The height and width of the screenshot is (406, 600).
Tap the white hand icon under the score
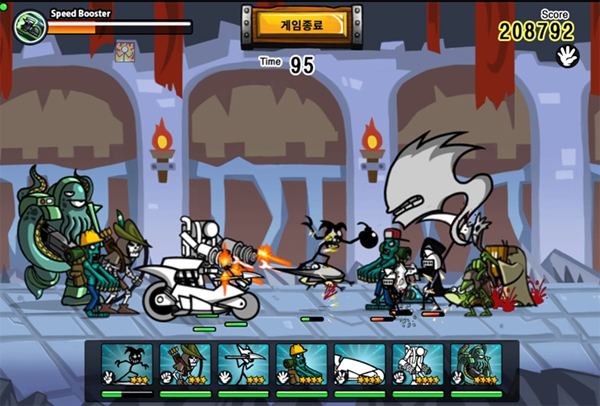566,55
